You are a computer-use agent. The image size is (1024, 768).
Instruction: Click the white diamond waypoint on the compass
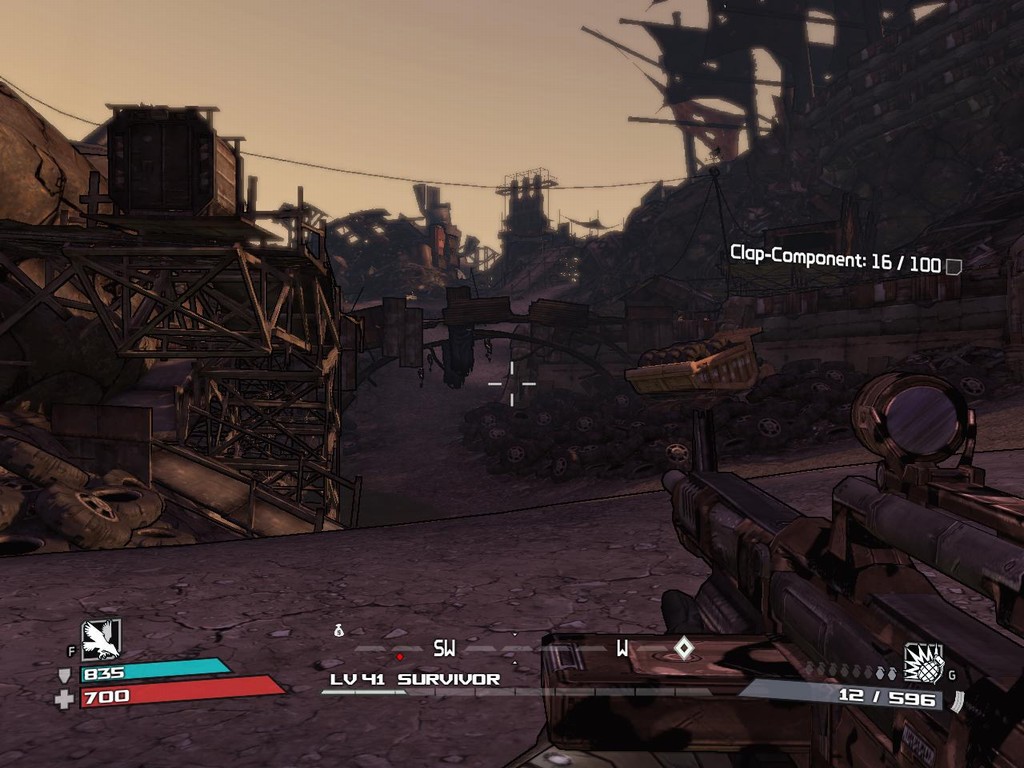(683, 648)
